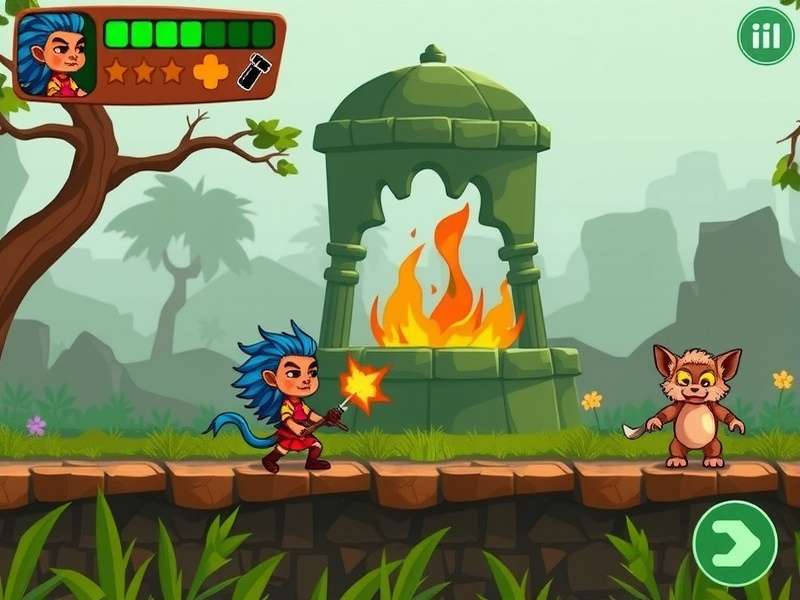
Task: Click the green arrow move-right button
Action: (735, 543)
